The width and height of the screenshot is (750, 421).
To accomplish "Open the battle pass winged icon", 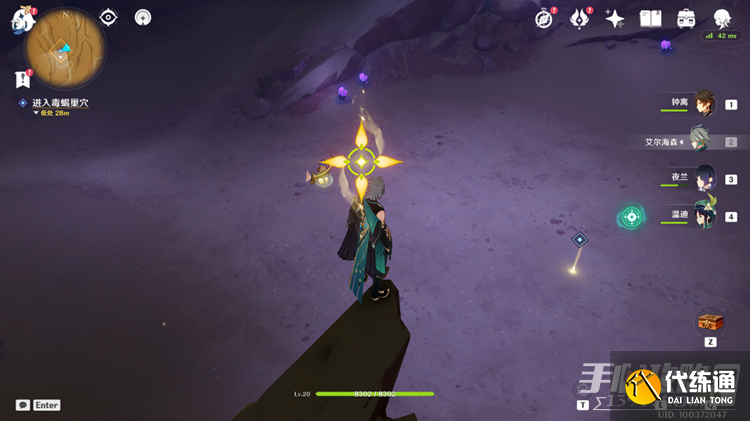I will click(580, 18).
